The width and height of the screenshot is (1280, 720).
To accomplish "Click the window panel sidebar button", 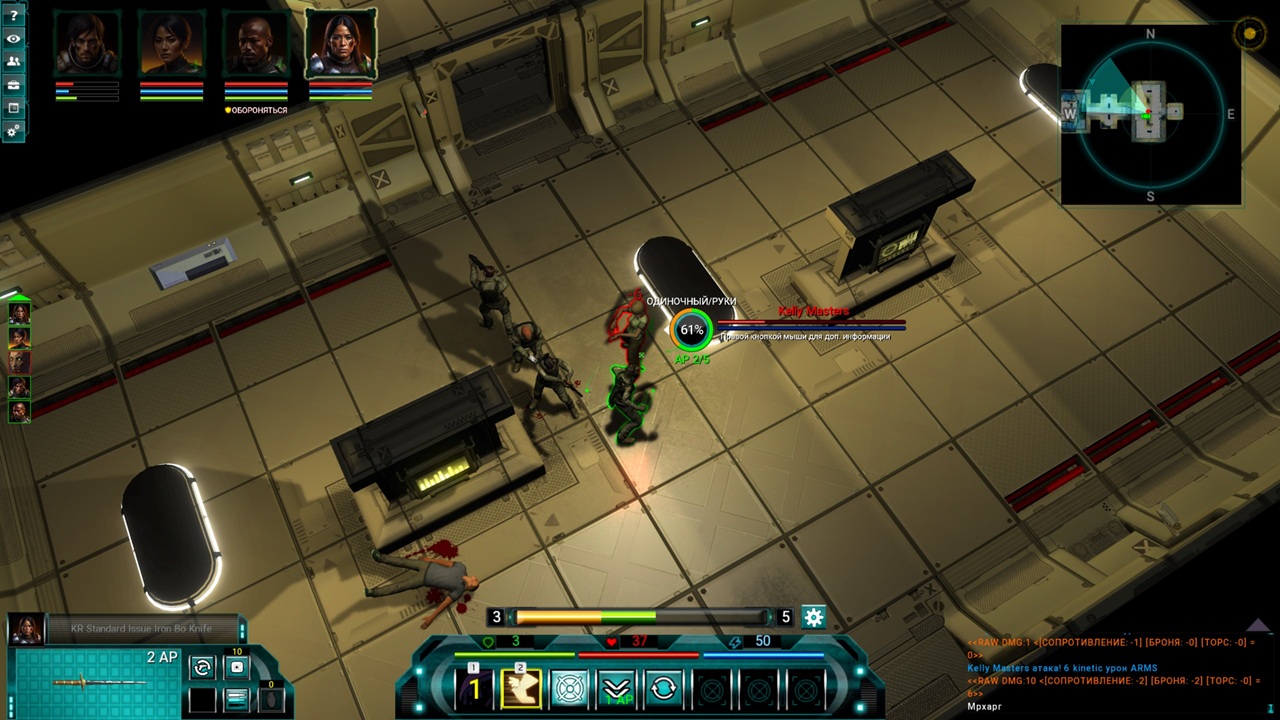I will 13,108.
